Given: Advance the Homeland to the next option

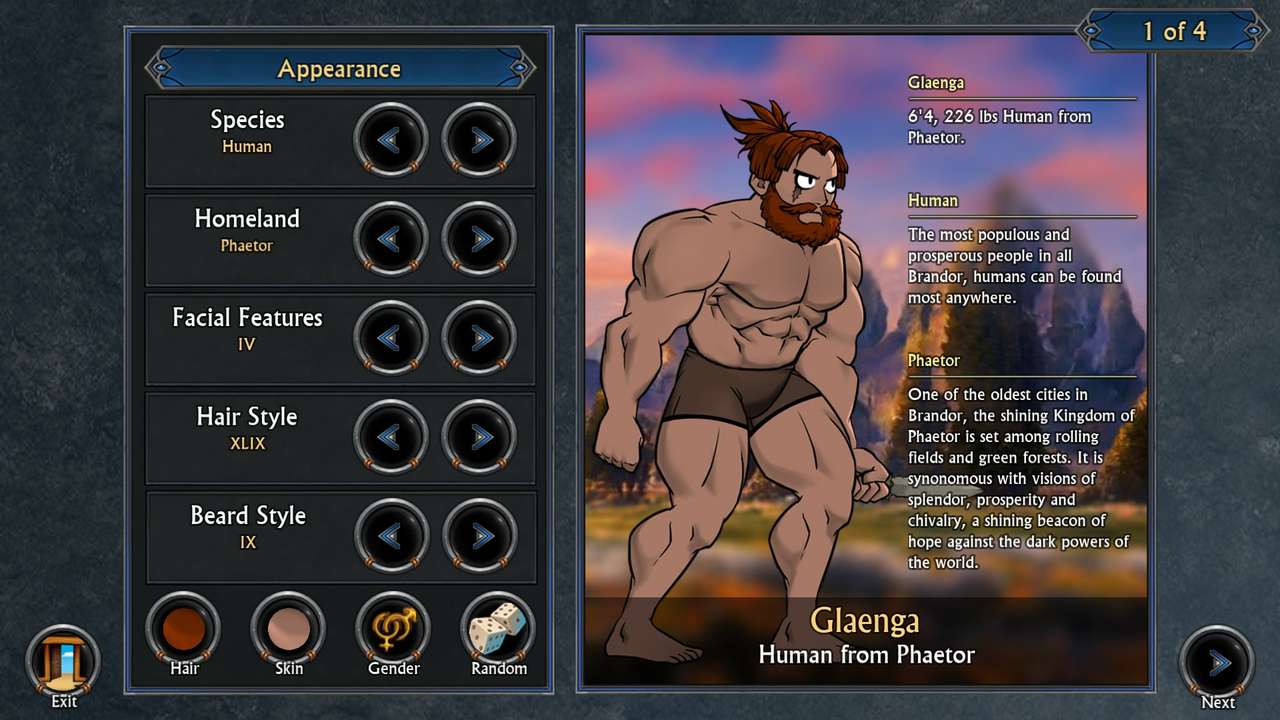Looking at the screenshot, I should [478, 239].
